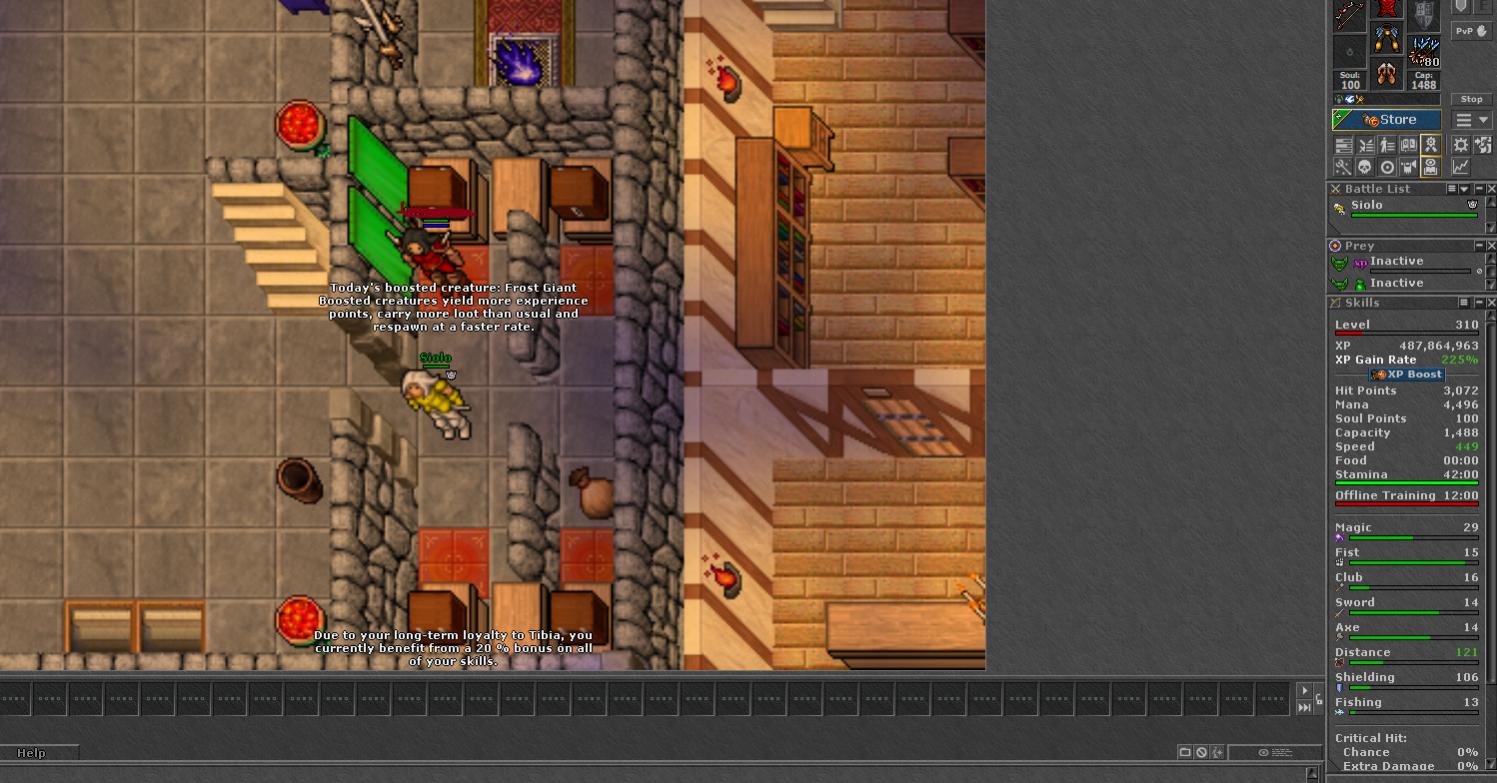This screenshot has height=783, width=1497.
Task: Select the arrows ammo slot showing 80
Action: [1423, 49]
